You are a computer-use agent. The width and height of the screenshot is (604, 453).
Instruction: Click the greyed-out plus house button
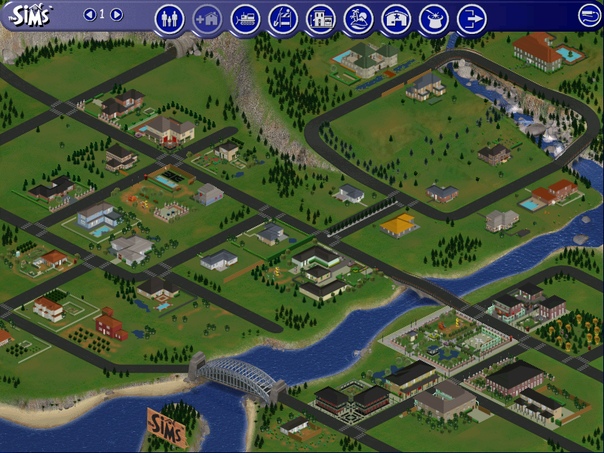point(207,18)
